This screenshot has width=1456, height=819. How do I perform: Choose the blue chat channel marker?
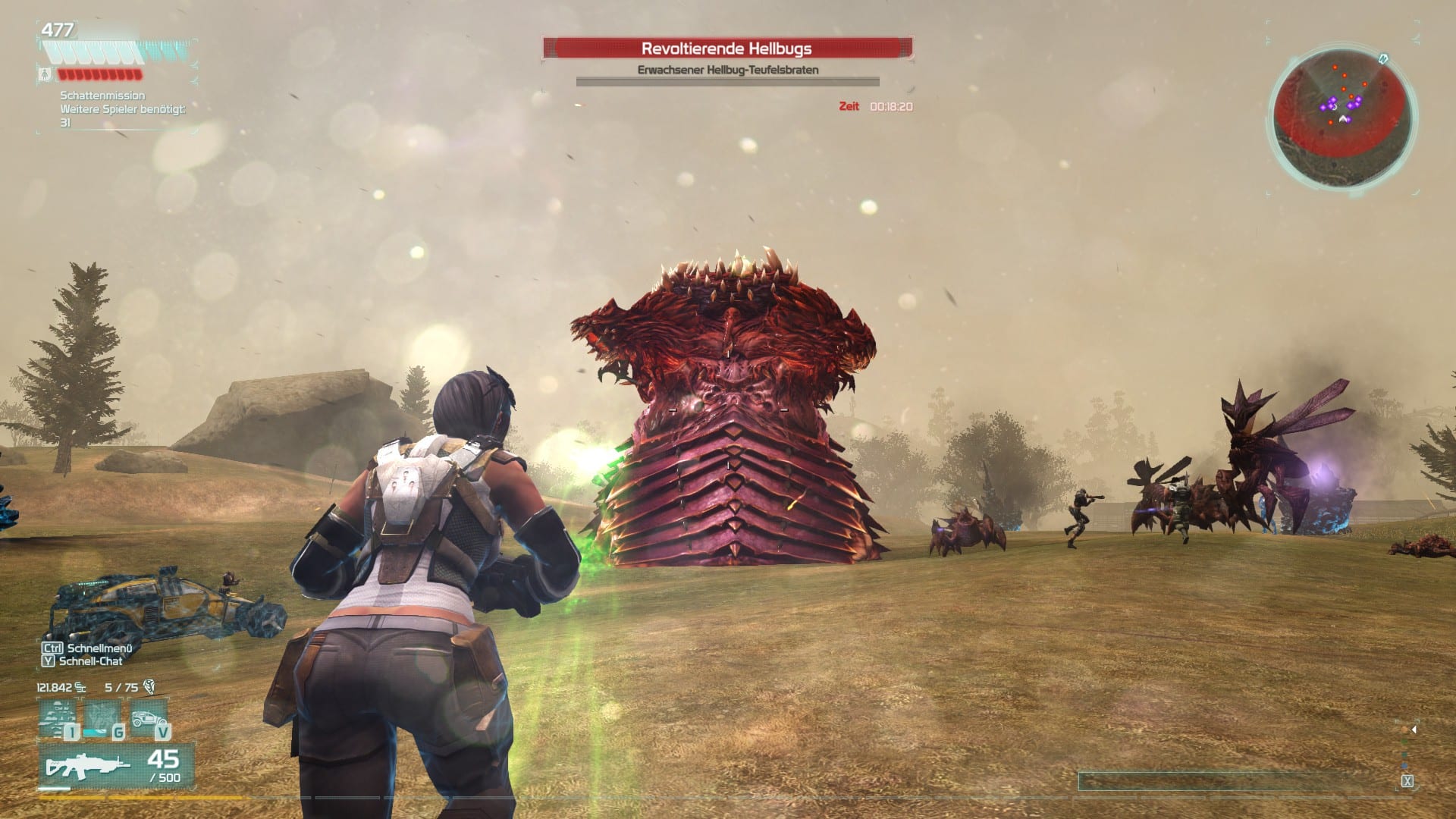(1405, 766)
